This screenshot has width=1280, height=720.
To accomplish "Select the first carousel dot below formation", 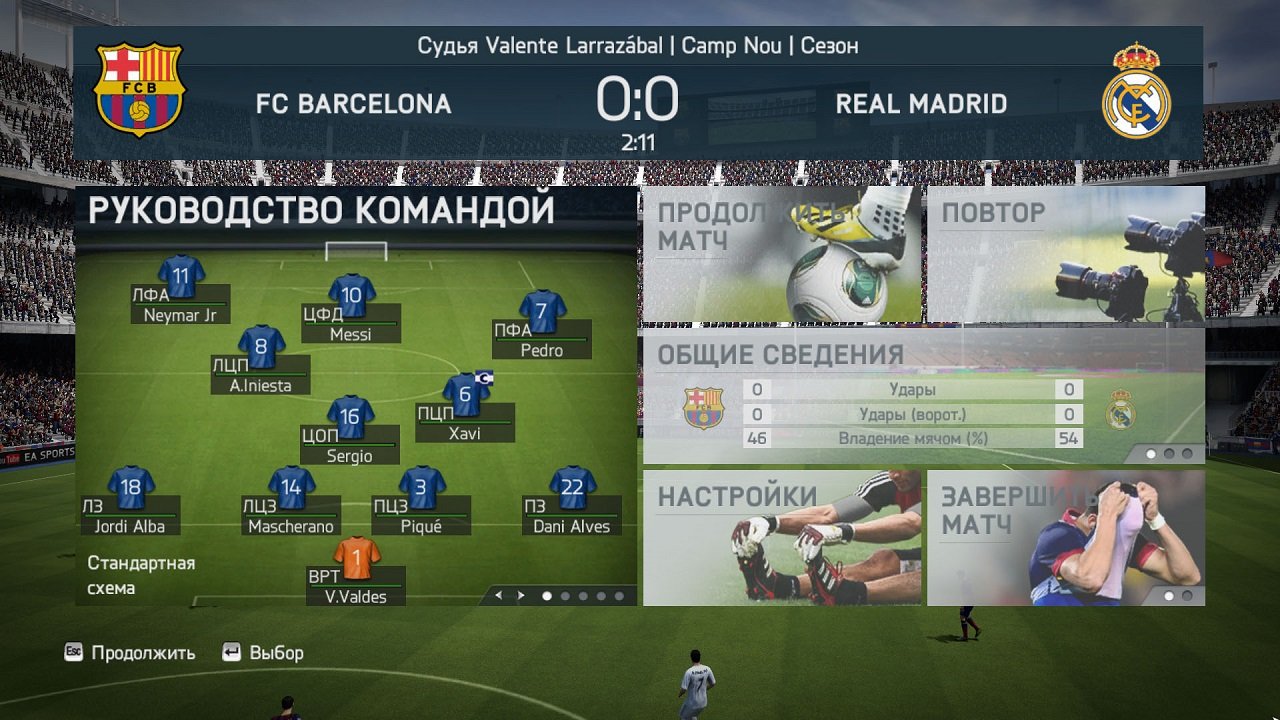I will (548, 595).
